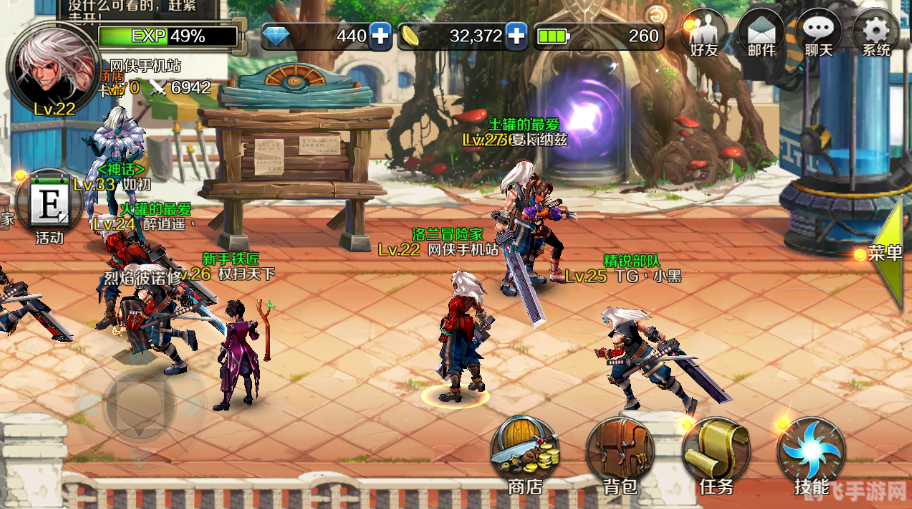
Task: Open the 好友 friends menu
Action: tap(708, 34)
